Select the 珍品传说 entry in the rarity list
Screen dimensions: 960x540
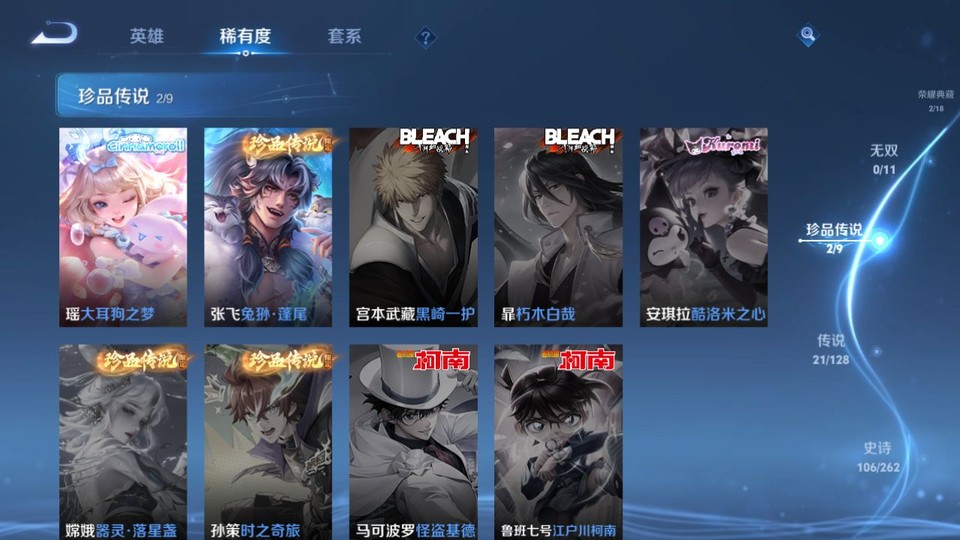(x=835, y=236)
